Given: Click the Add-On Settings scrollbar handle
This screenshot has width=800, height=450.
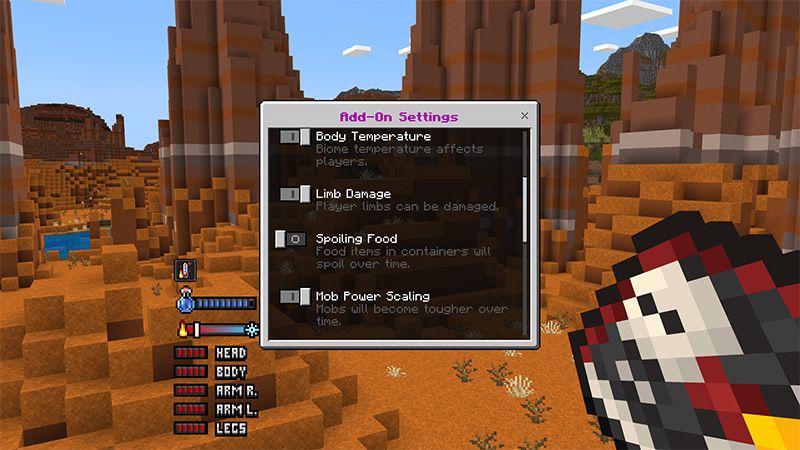Looking at the screenshot, I should [526, 208].
